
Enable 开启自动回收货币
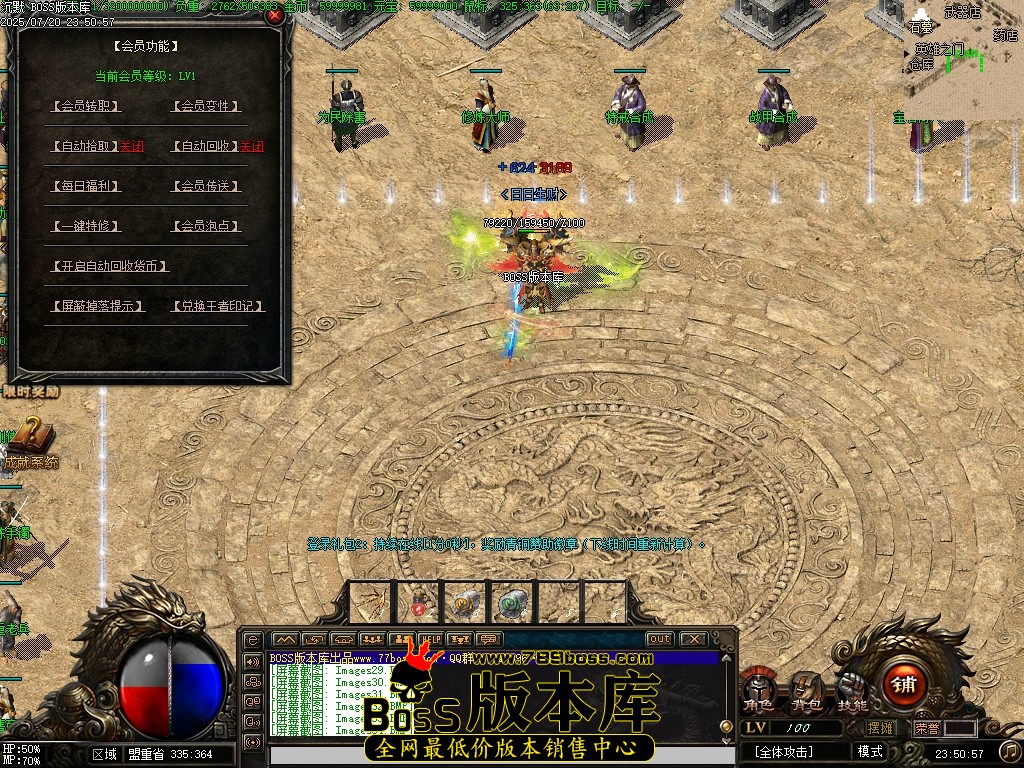(109, 266)
